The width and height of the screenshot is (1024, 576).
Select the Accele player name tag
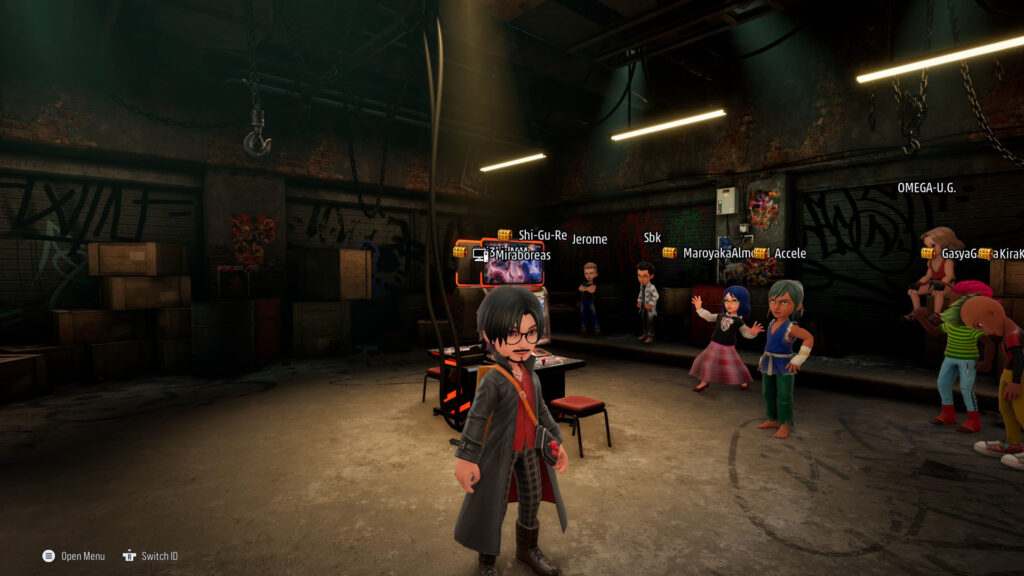coord(789,253)
